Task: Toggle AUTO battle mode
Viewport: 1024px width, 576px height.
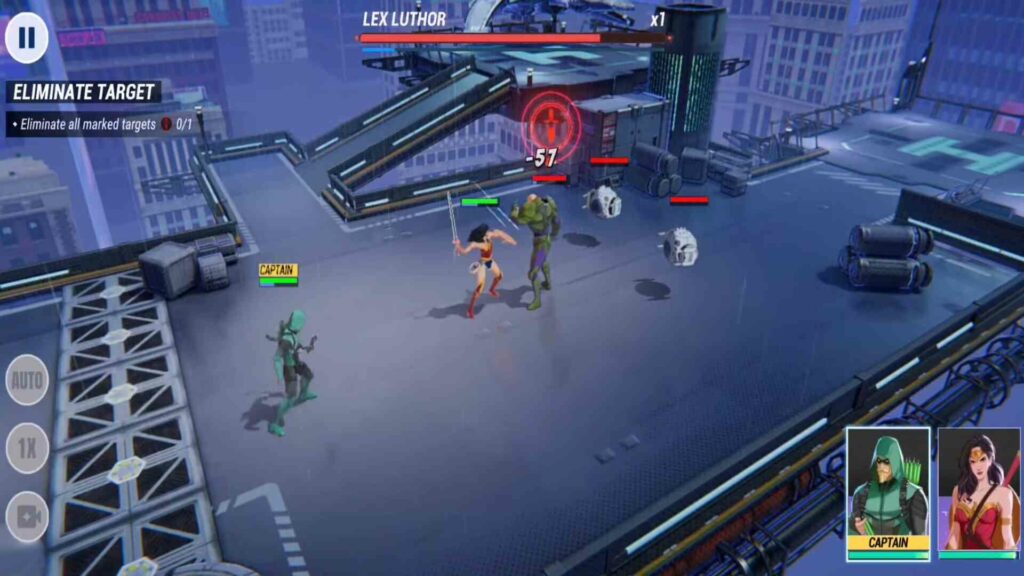Action: click(x=27, y=380)
